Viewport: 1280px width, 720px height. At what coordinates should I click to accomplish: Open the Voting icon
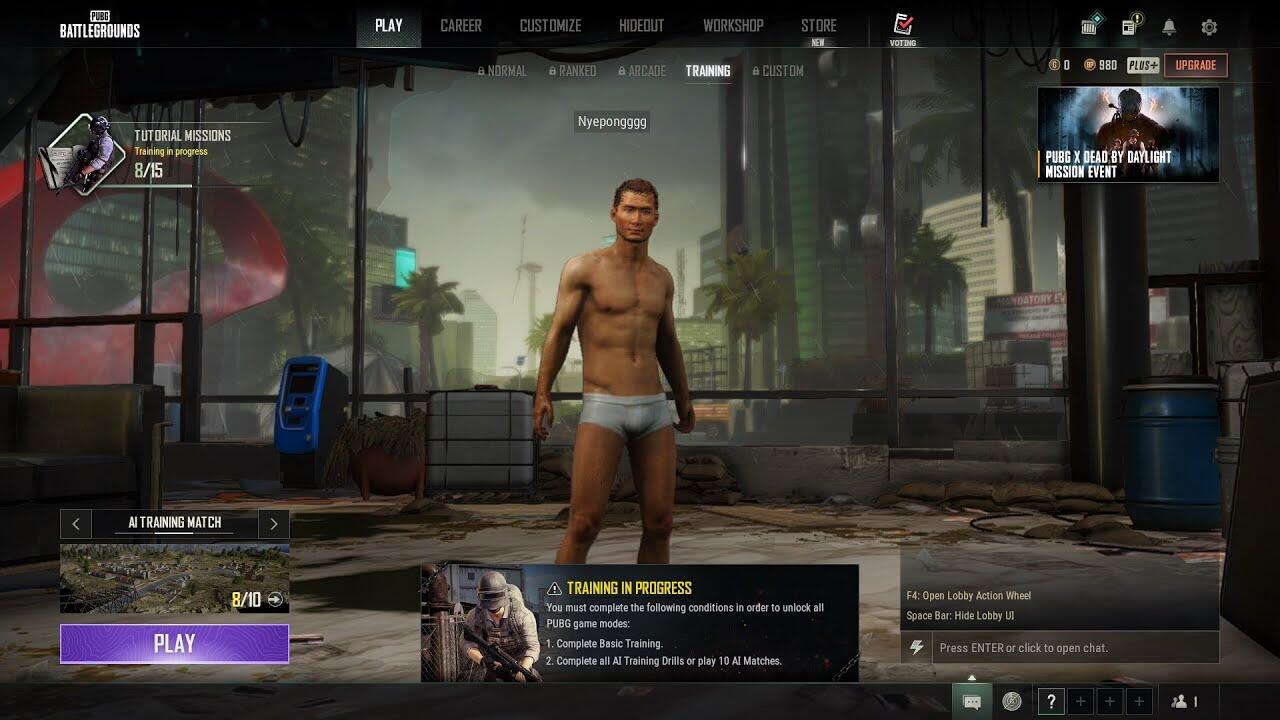click(x=902, y=28)
